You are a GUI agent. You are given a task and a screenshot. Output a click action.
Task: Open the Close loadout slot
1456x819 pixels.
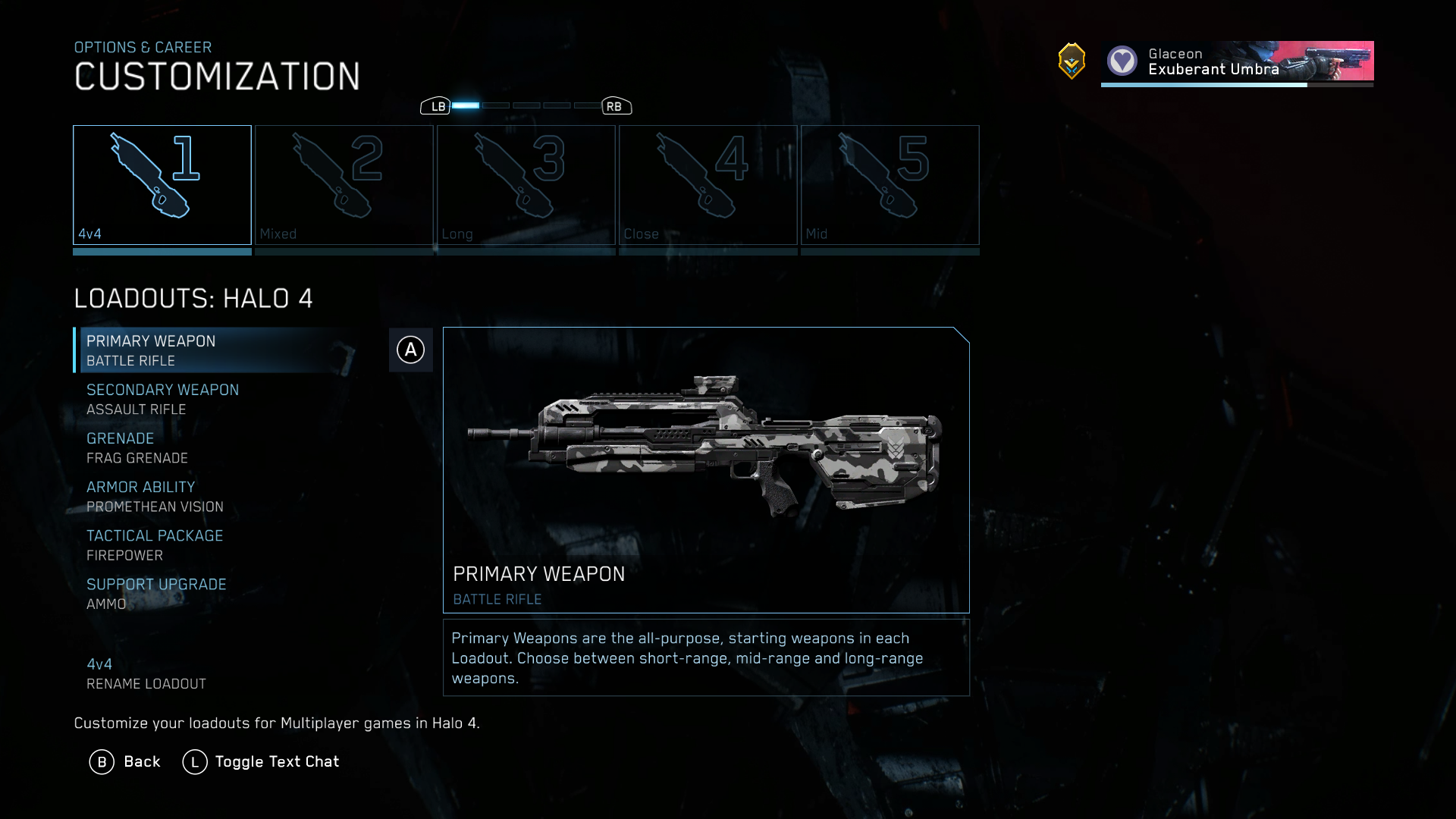708,185
